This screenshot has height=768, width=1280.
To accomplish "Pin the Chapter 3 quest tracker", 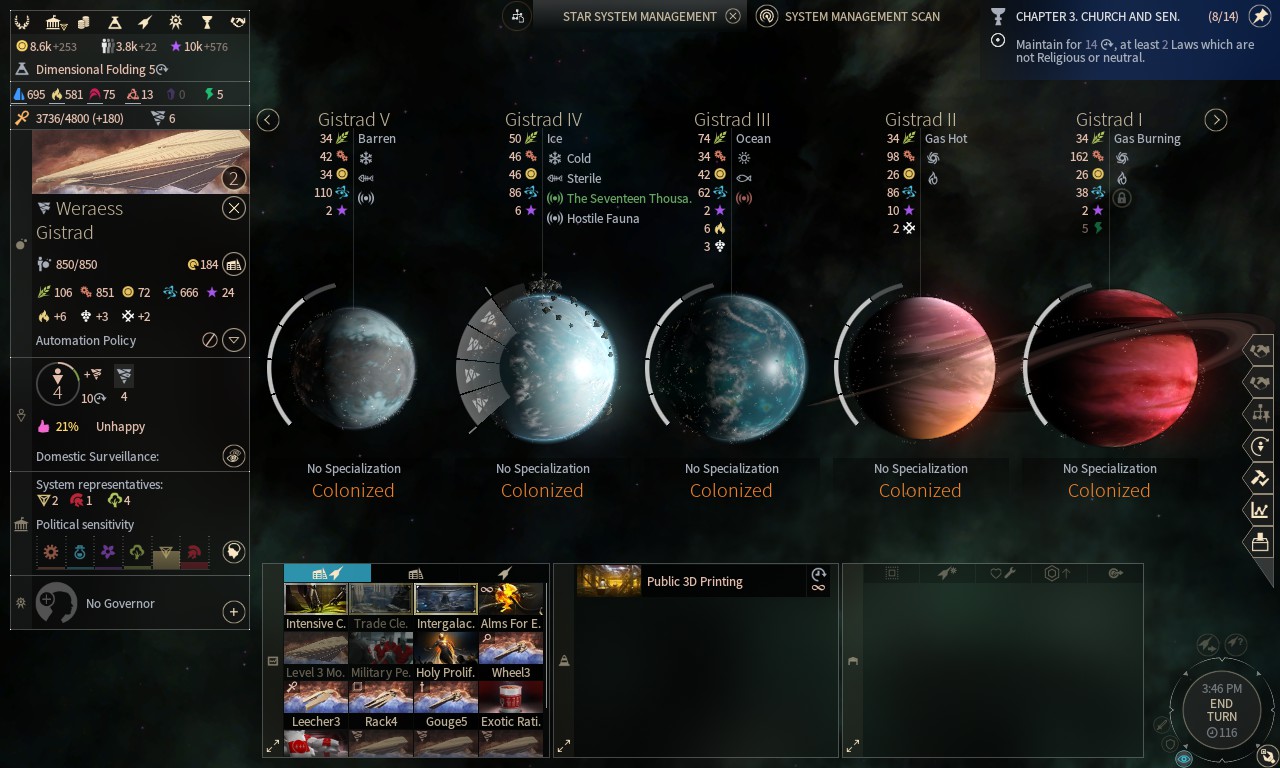I will (x=1260, y=17).
